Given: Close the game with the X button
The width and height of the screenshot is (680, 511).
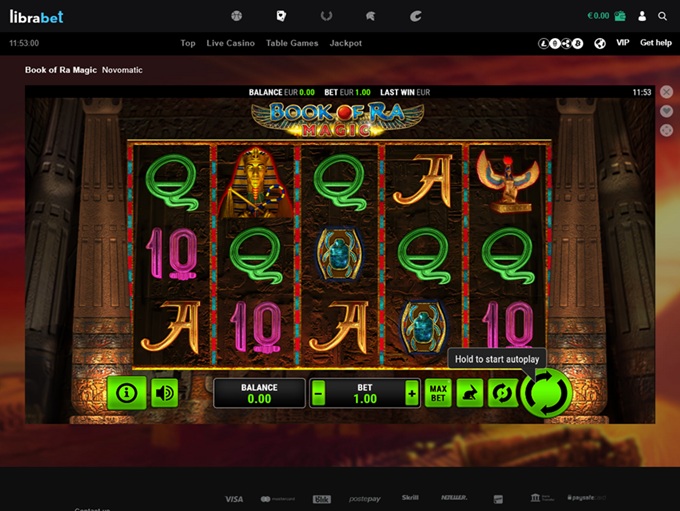Looking at the screenshot, I should coord(667,92).
